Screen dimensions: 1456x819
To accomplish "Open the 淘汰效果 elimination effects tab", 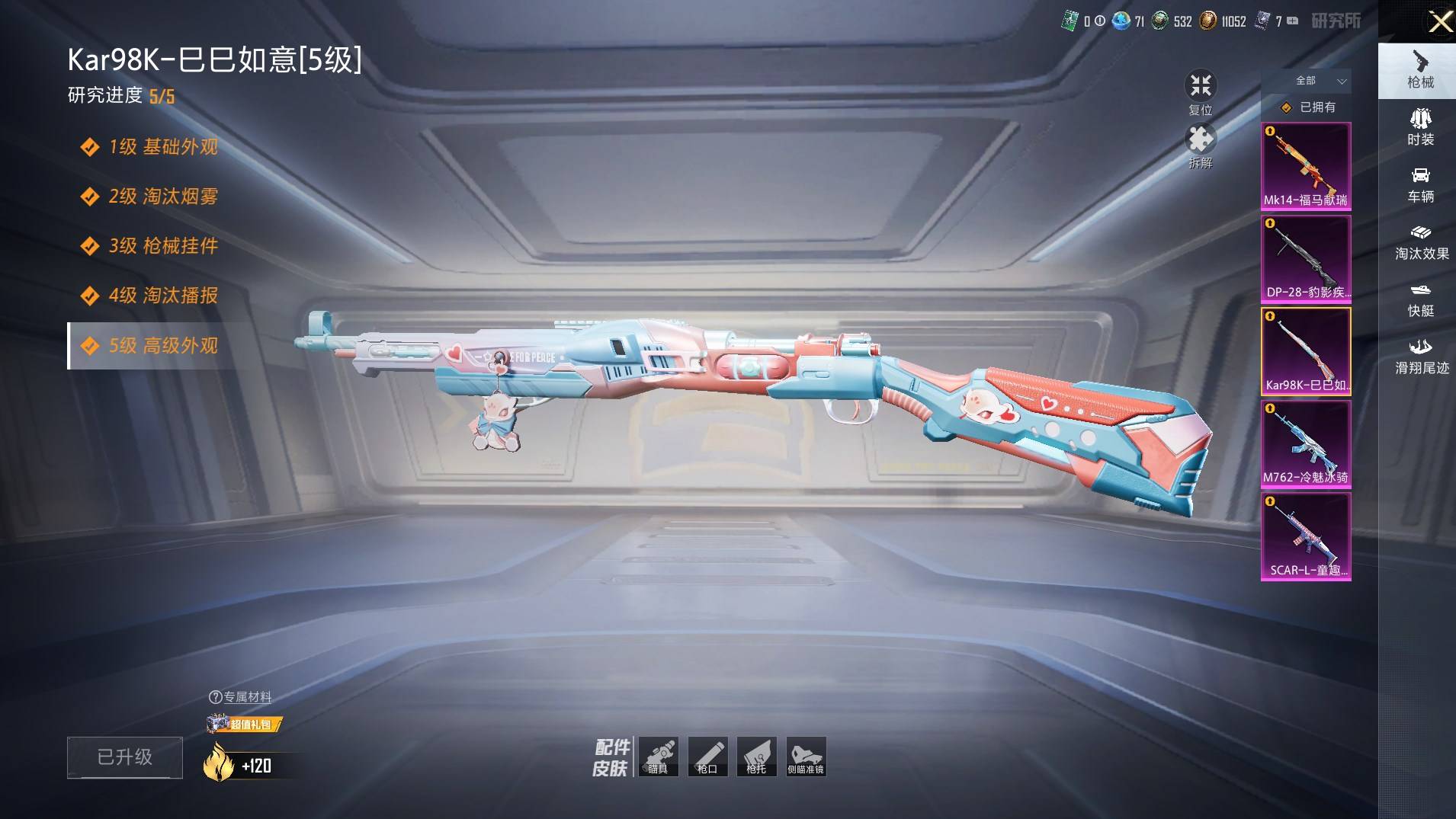I will (1421, 242).
